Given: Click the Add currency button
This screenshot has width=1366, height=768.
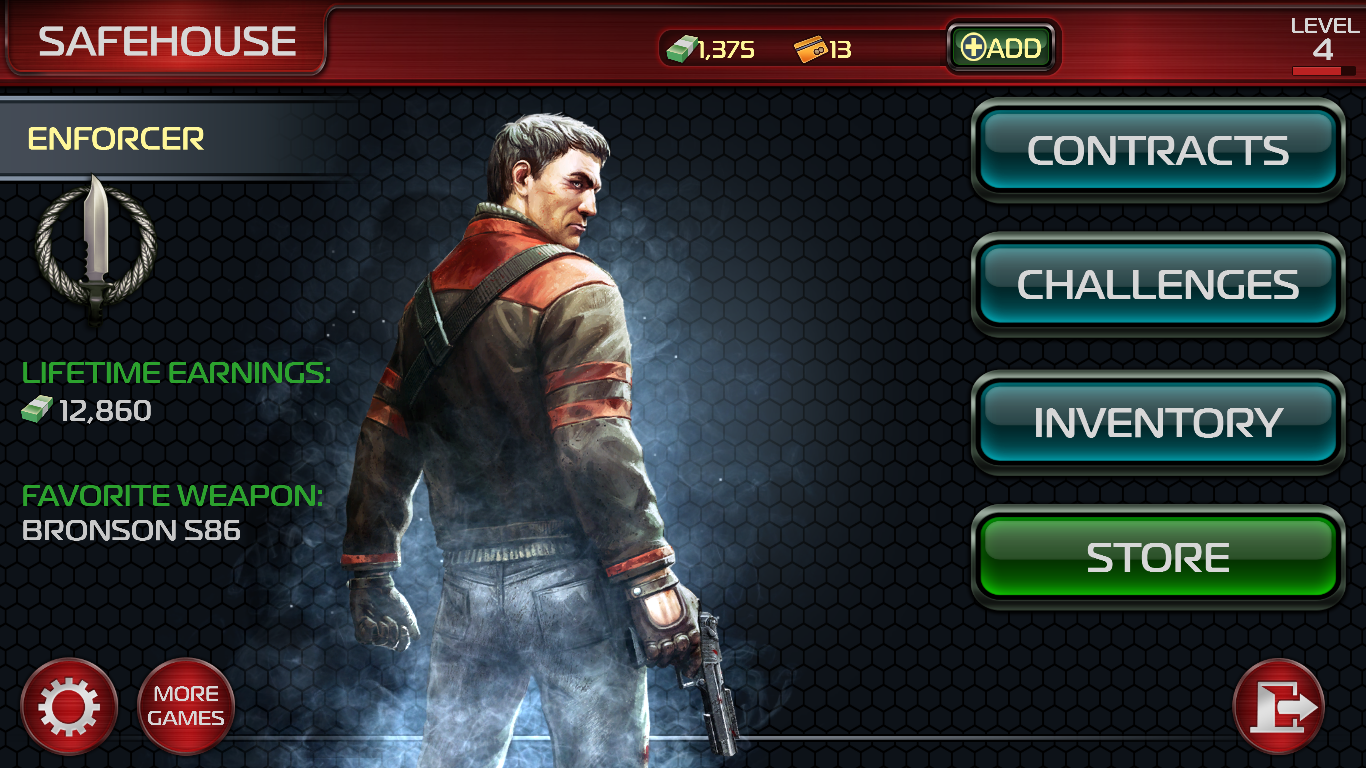Looking at the screenshot, I should [1001, 47].
